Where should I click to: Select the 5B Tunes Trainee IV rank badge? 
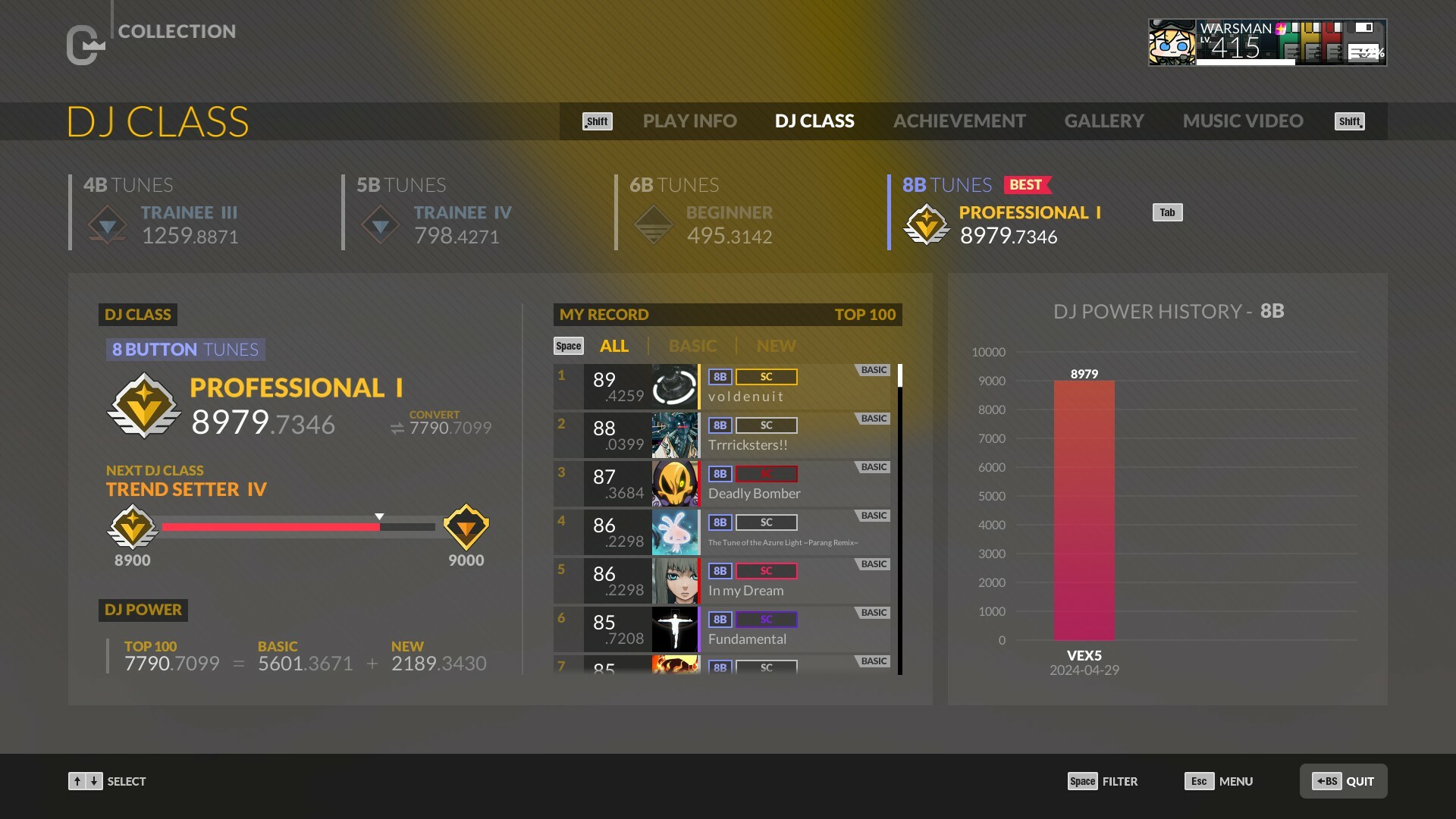pos(379,224)
